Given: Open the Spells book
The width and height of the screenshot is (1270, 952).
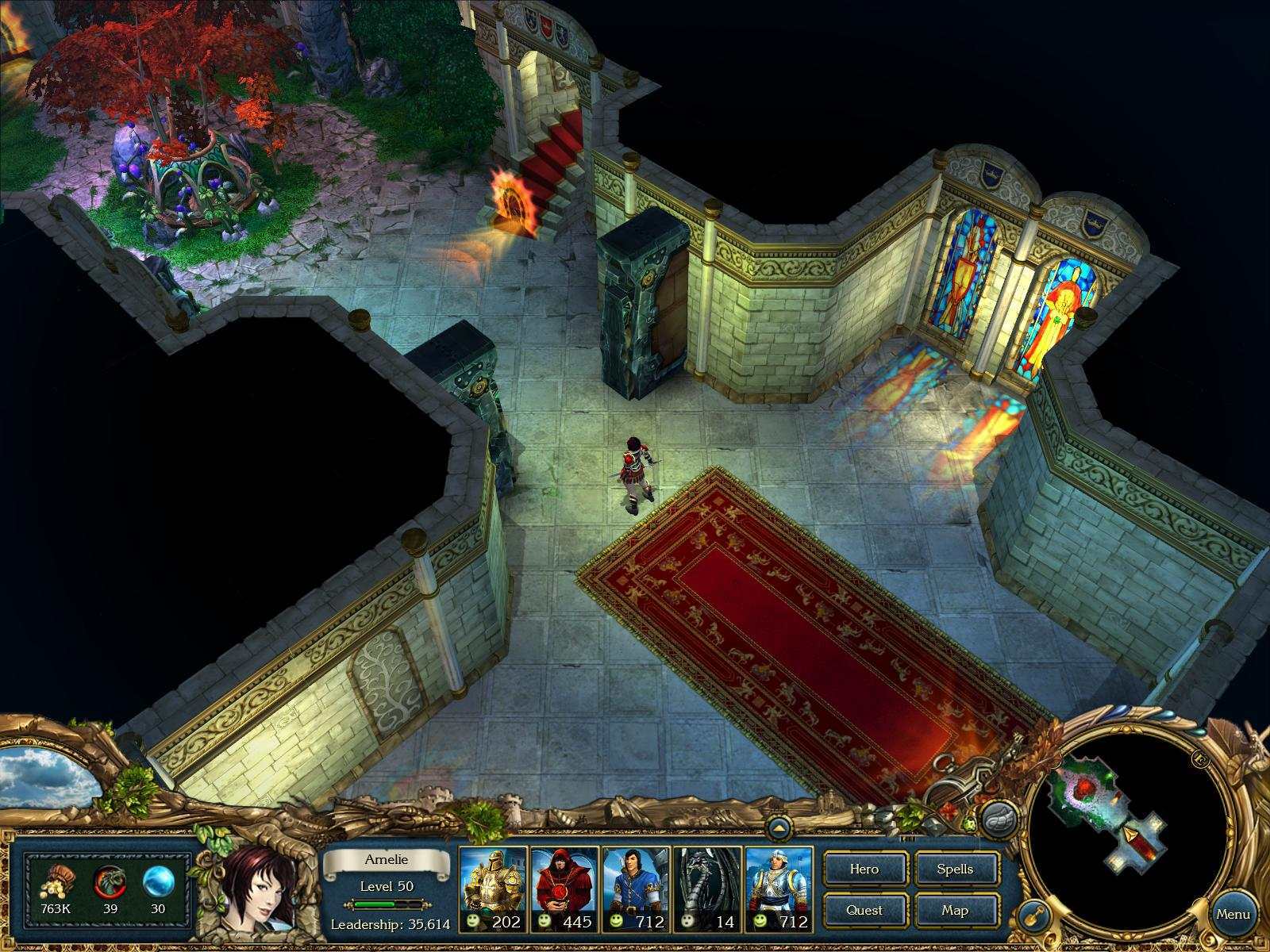Looking at the screenshot, I should point(956,869).
